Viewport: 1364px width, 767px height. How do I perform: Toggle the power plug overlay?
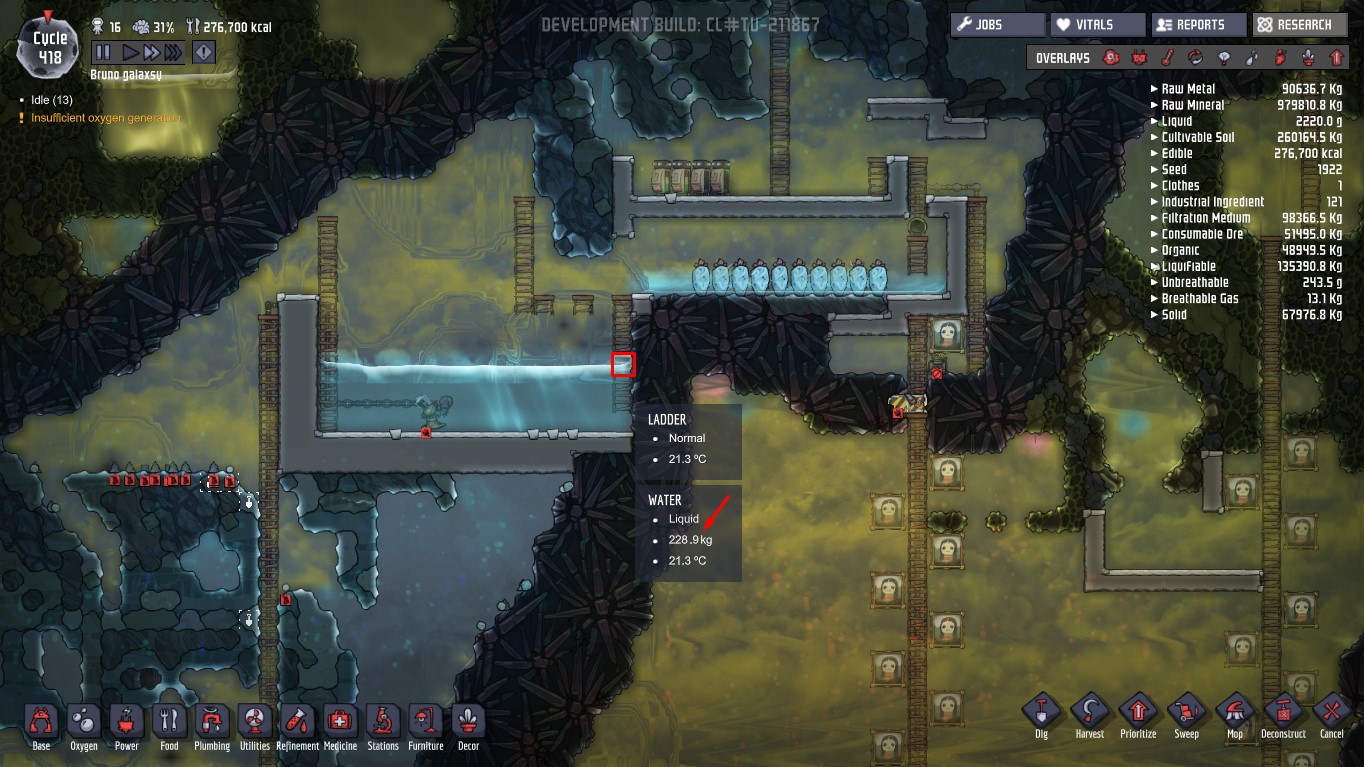tap(1138, 58)
